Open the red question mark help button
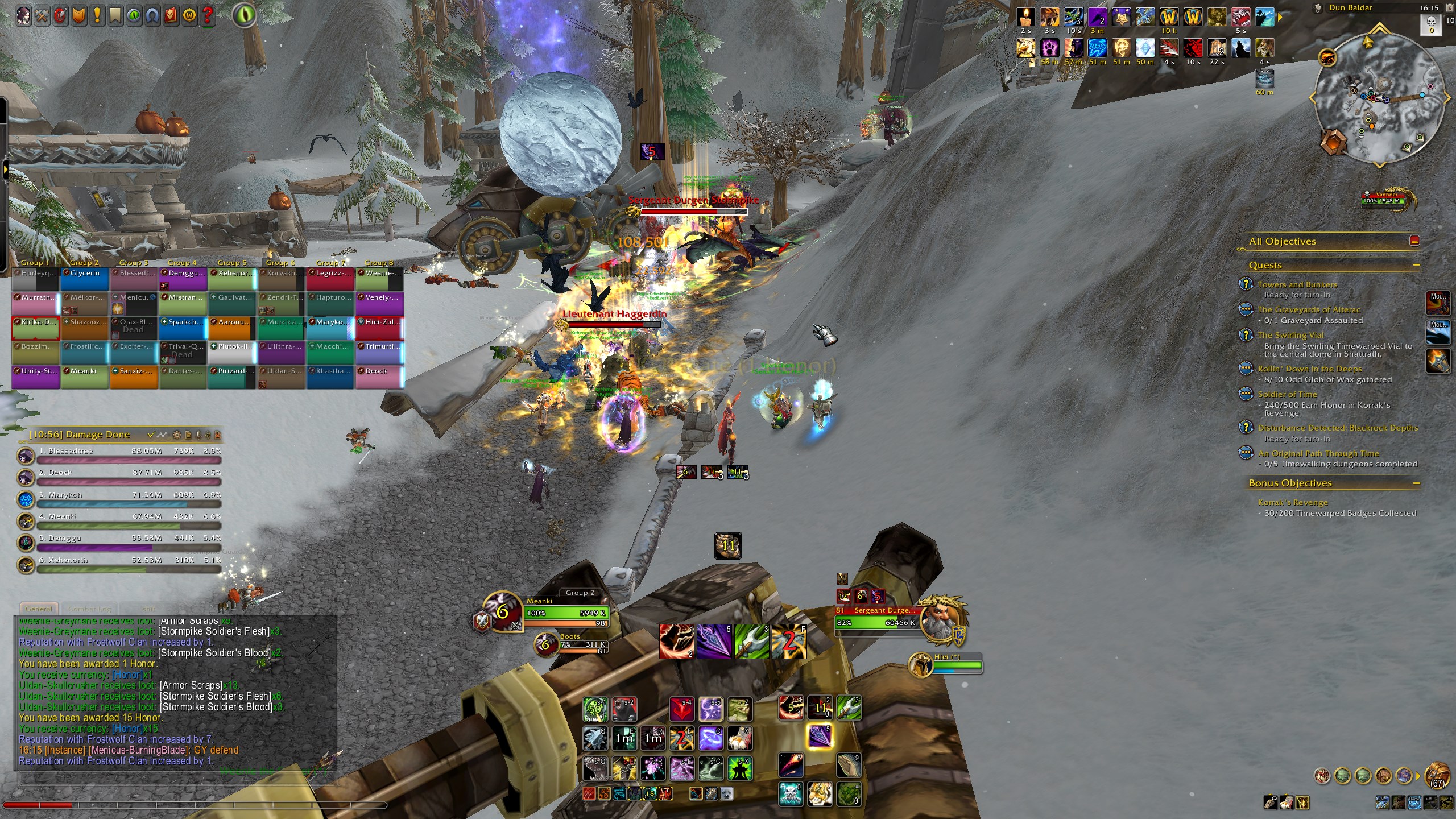This screenshot has width=1456, height=819. [x=208, y=15]
